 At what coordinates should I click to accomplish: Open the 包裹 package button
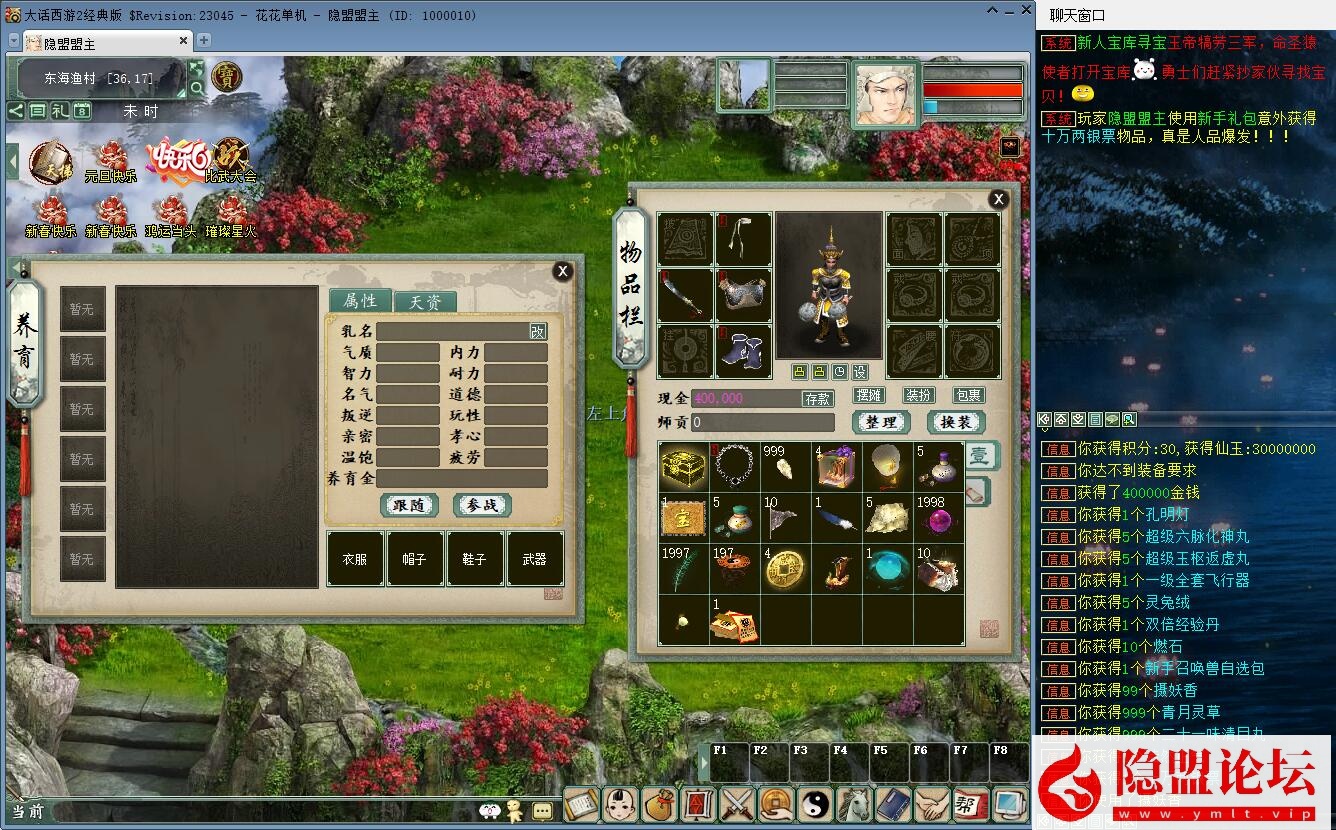click(x=968, y=396)
